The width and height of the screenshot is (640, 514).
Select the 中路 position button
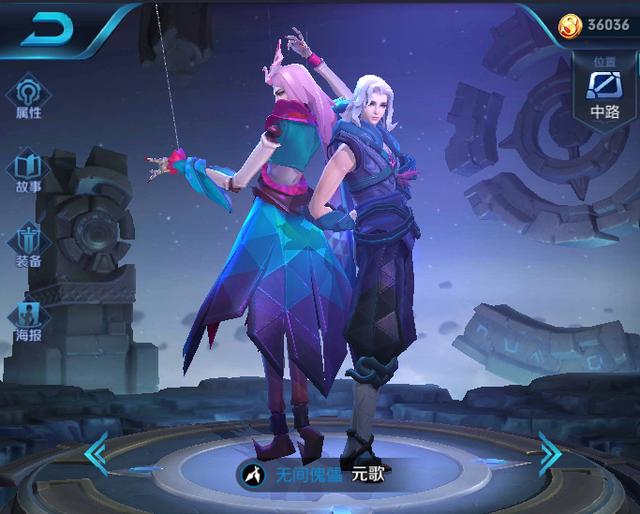[x=604, y=90]
